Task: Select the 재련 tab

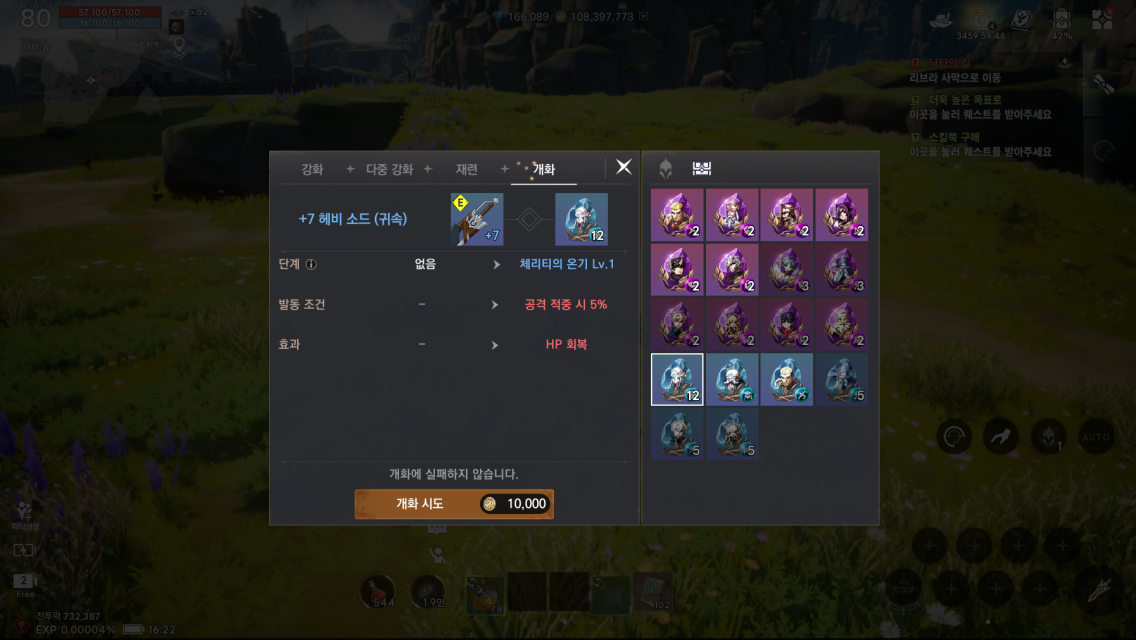Action: [466, 169]
